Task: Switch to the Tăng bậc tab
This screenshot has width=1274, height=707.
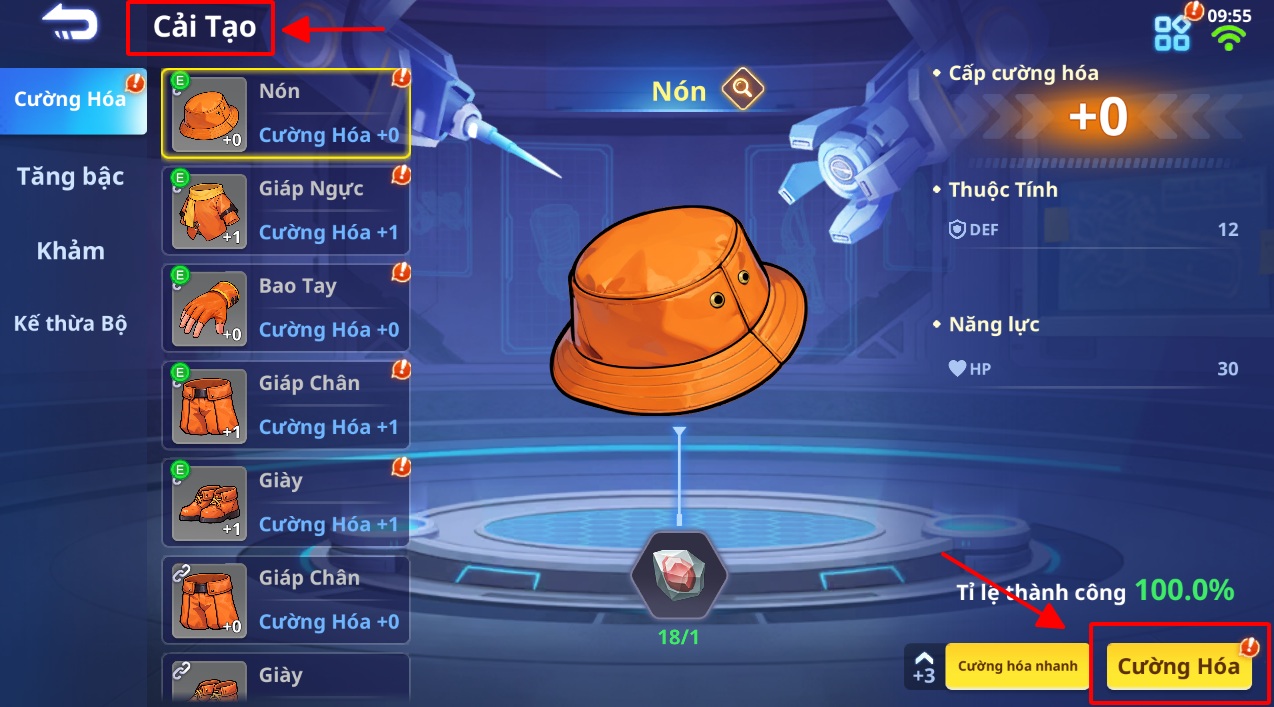Action: click(x=71, y=177)
